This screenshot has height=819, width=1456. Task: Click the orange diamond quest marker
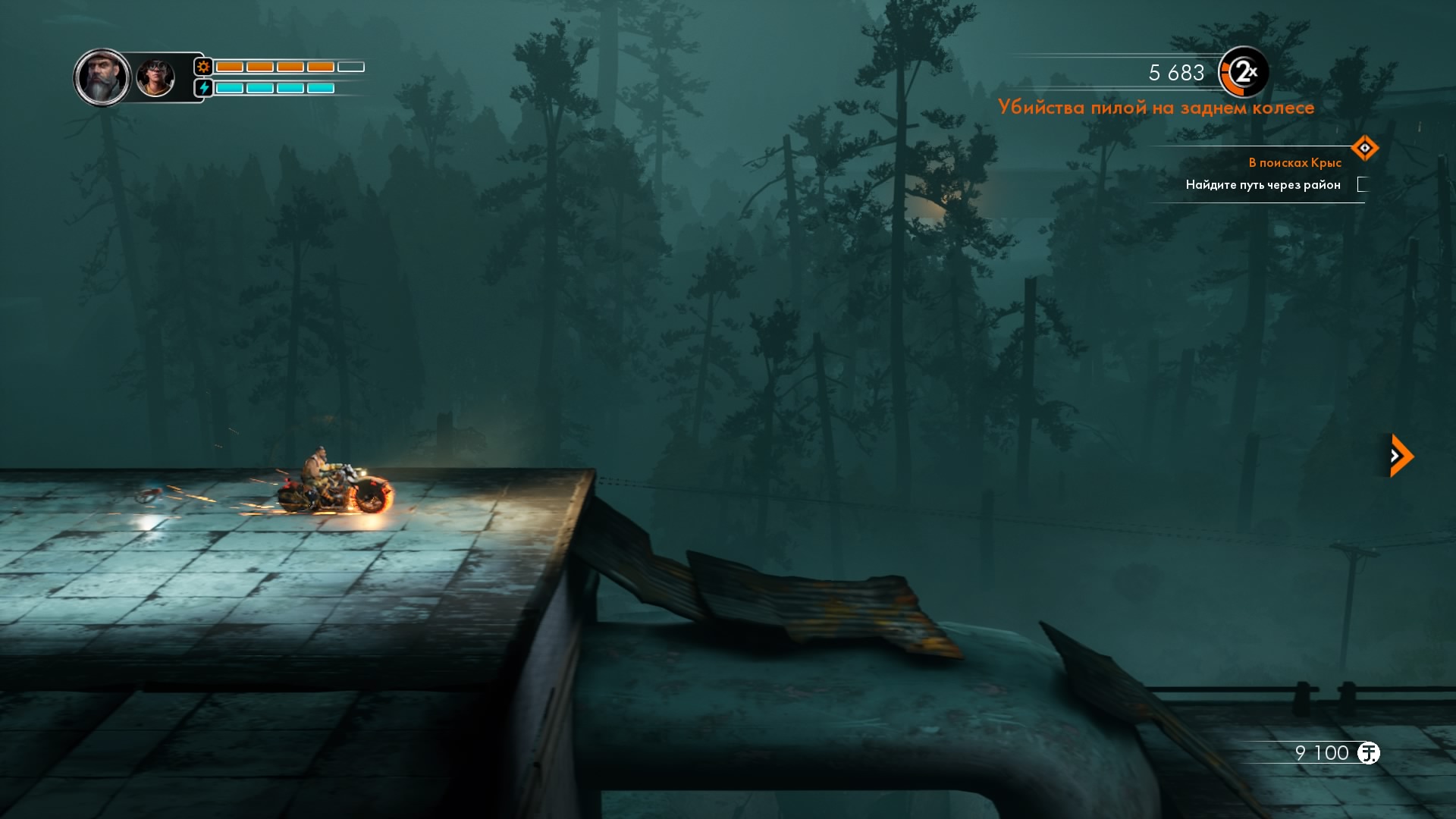tap(1364, 148)
